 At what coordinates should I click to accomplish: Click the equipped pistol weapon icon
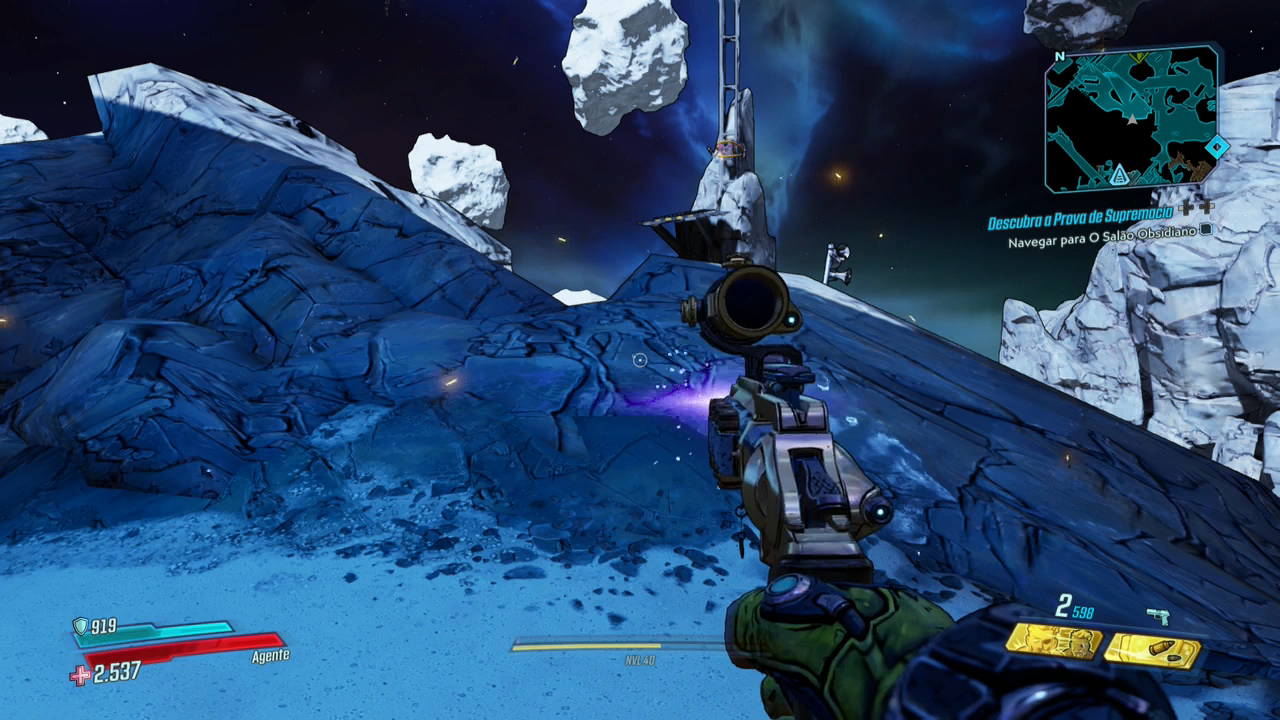coord(1158,616)
